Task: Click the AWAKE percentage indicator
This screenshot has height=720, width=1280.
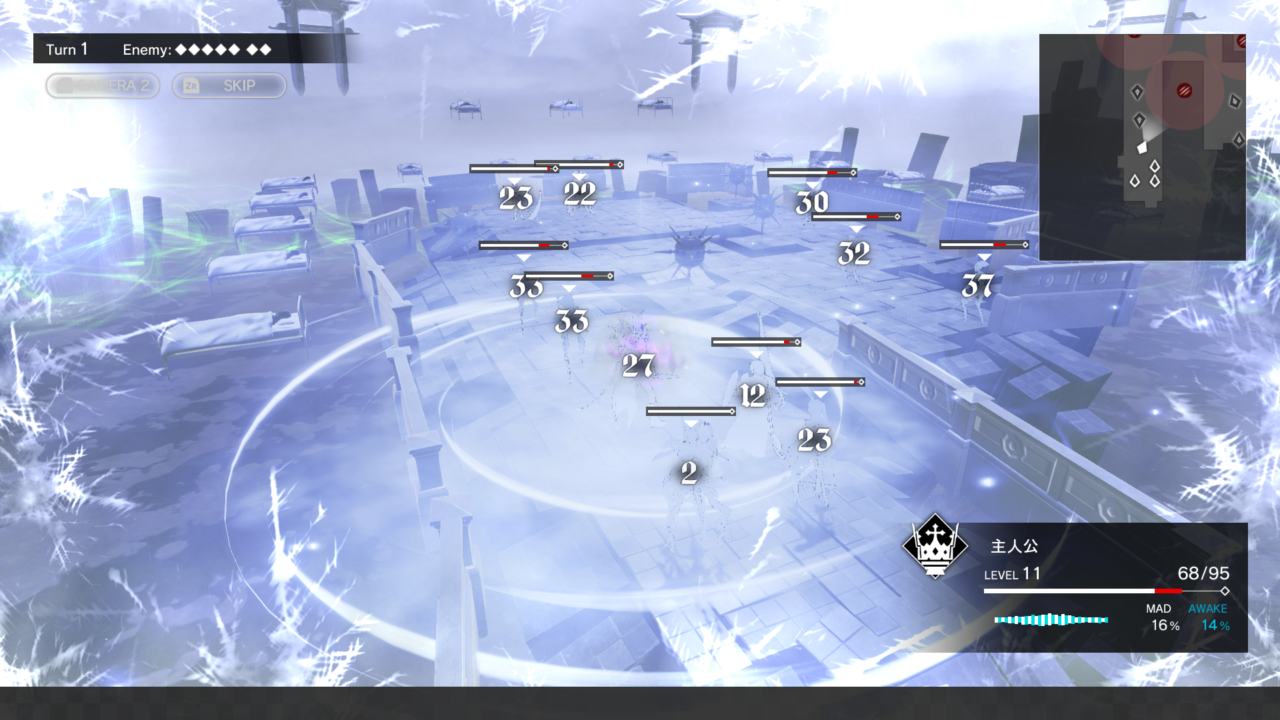Action: click(1213, 617)
